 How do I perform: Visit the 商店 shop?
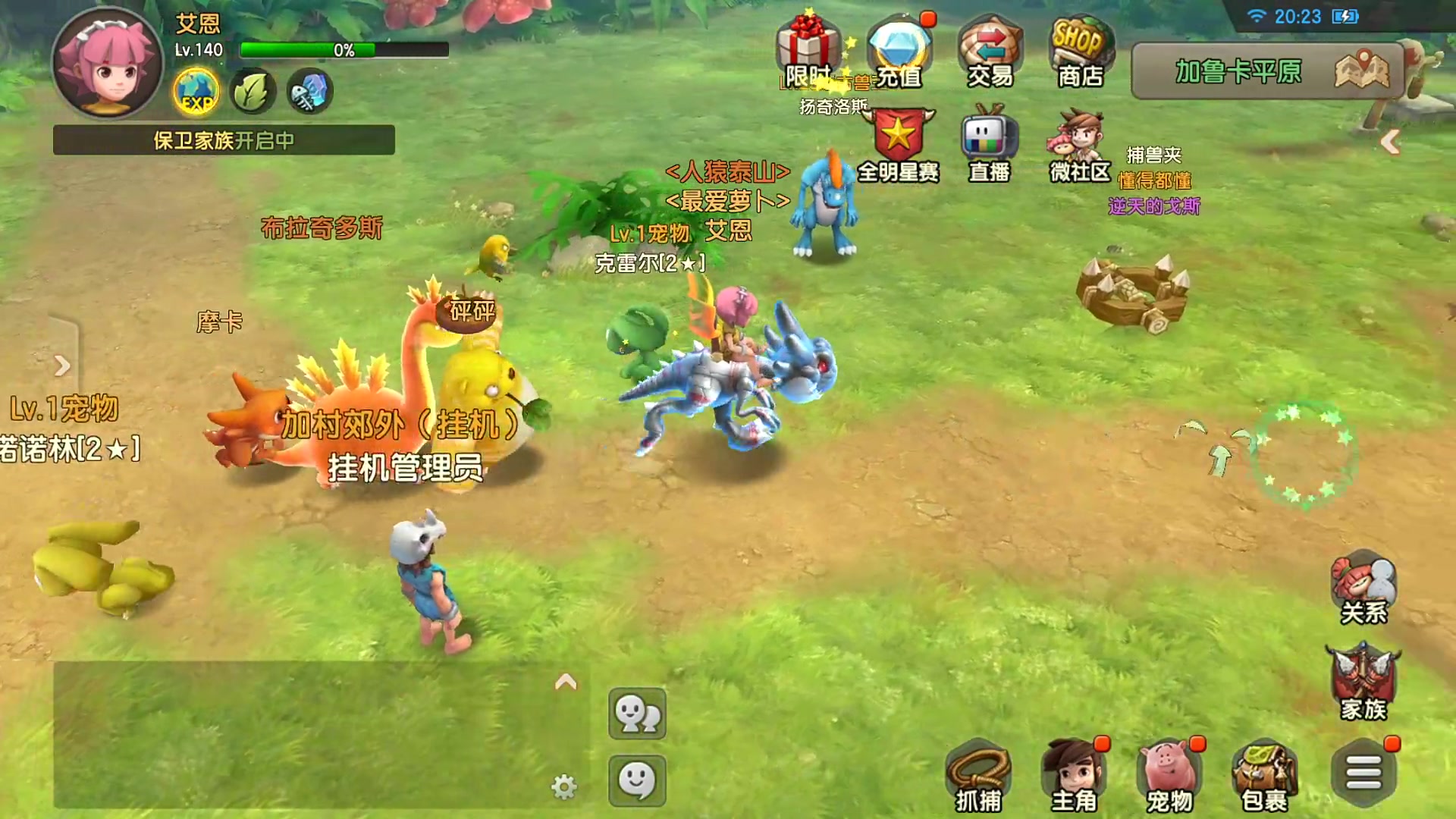pos(1081,50)
